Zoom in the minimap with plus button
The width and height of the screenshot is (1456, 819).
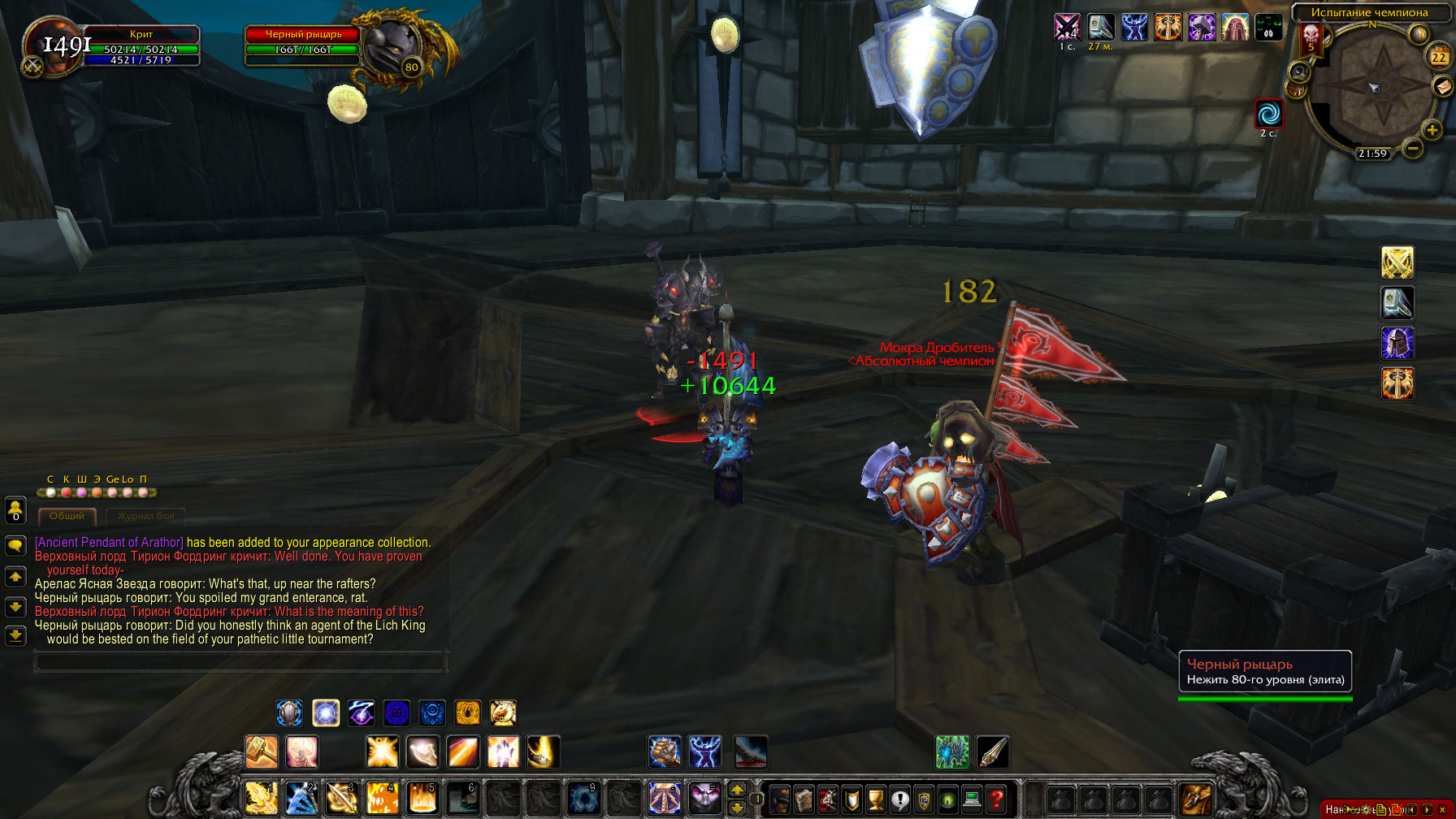point(1432,129)
